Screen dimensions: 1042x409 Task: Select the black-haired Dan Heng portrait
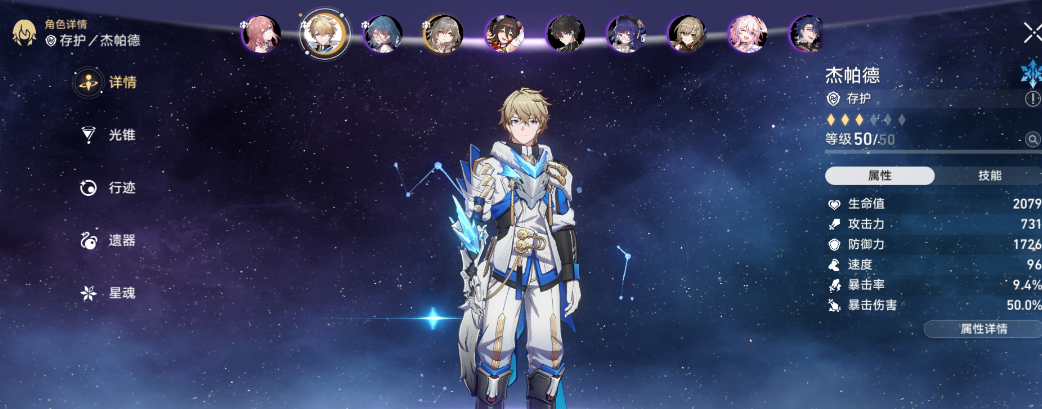pos(565,34)
